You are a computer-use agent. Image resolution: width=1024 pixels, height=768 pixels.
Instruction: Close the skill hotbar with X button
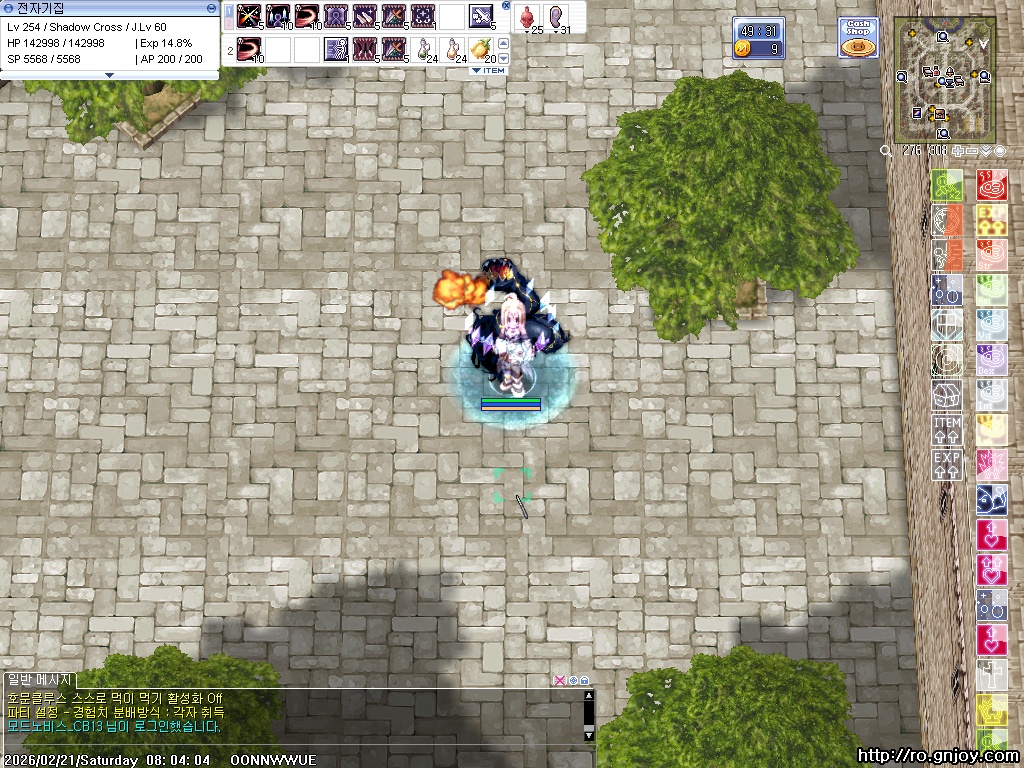(506, 6)
